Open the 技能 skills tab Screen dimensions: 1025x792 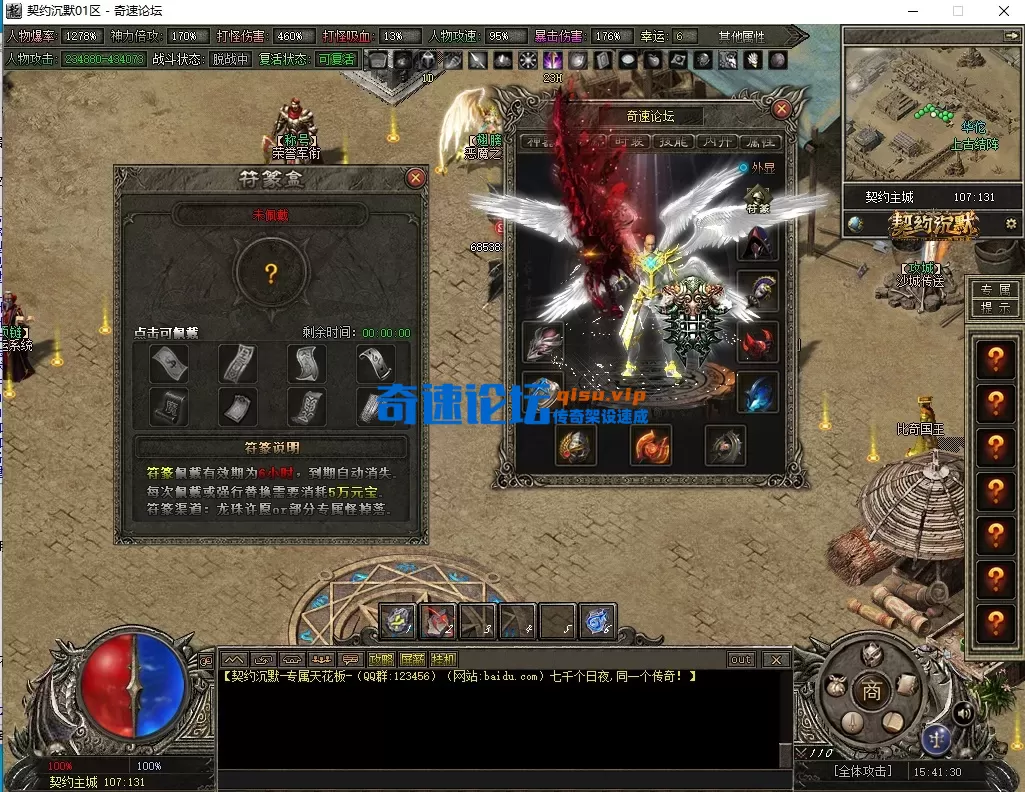point(672,142)
